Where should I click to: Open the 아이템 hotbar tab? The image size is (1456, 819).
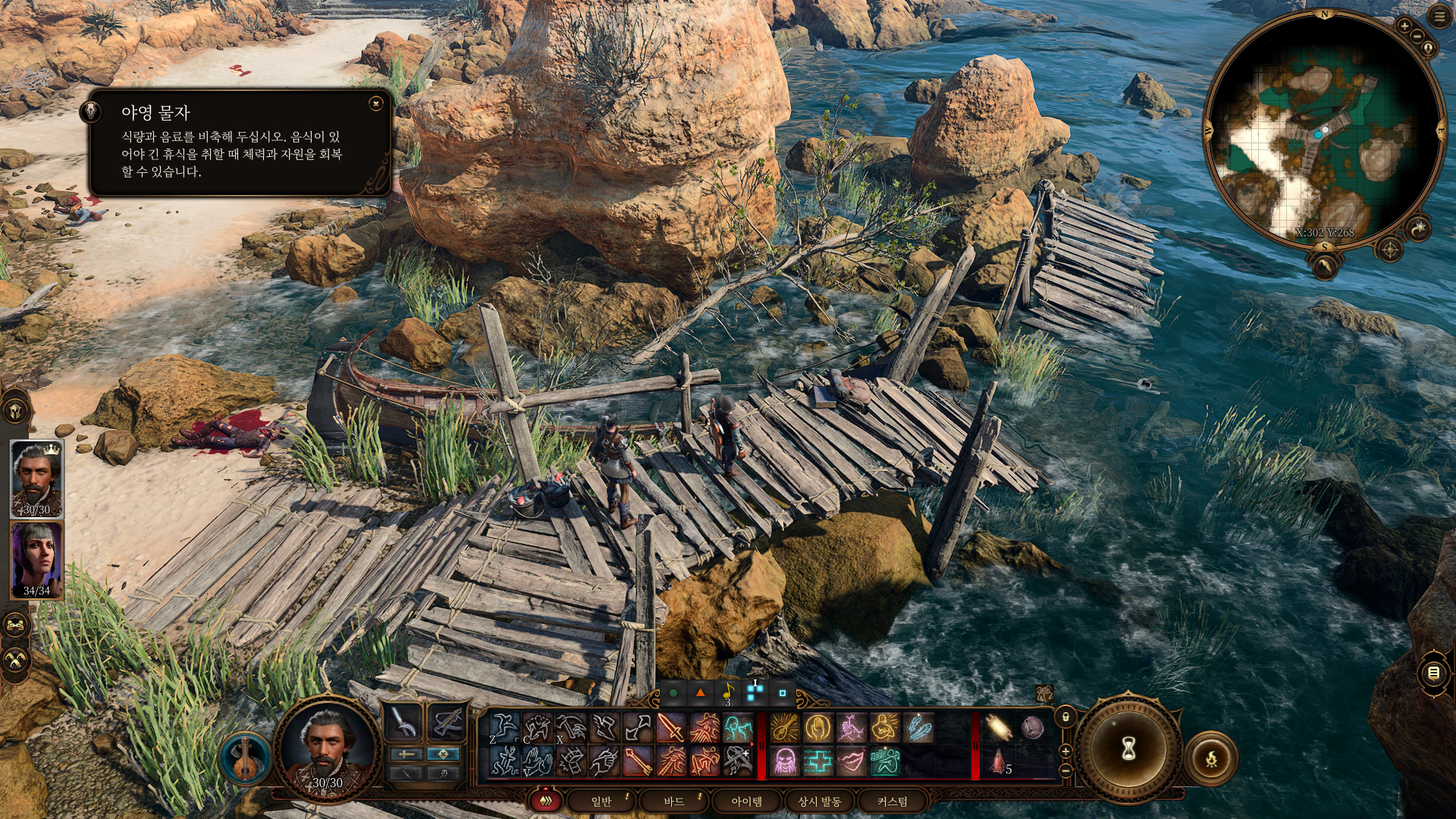click(x=746, y=802)
